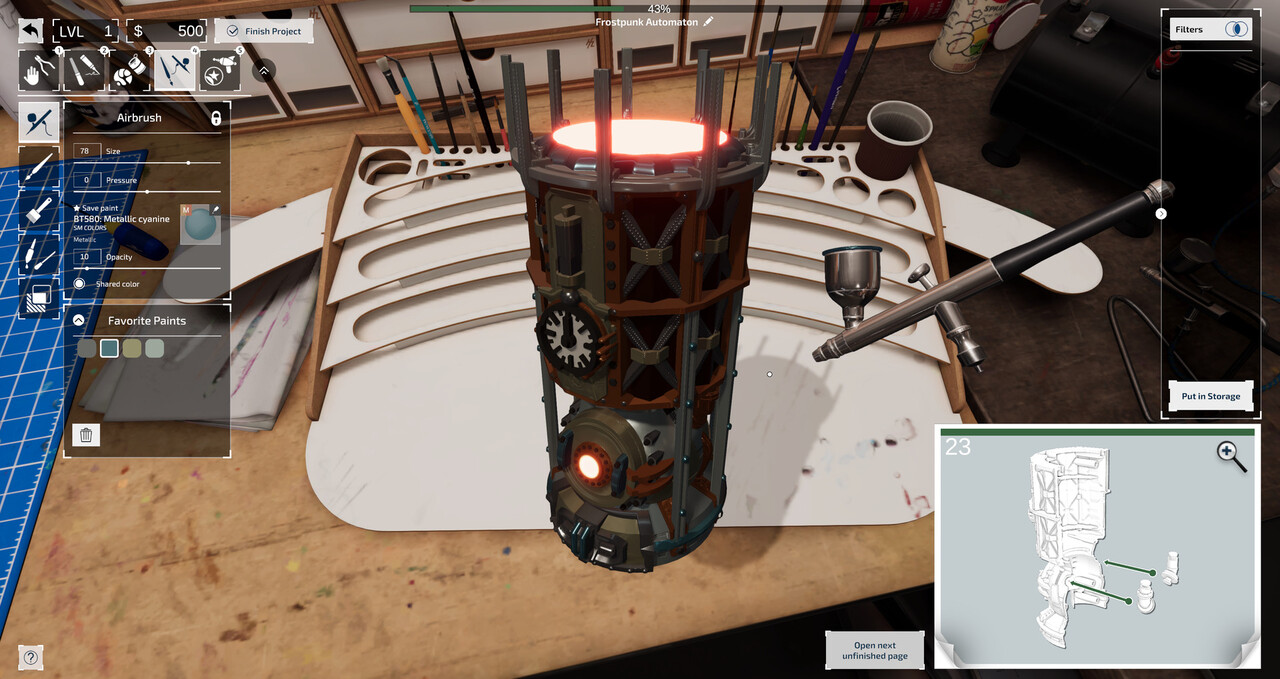Click the airbrush Size value field
1280x679 pixels.
tap(86, 151)
